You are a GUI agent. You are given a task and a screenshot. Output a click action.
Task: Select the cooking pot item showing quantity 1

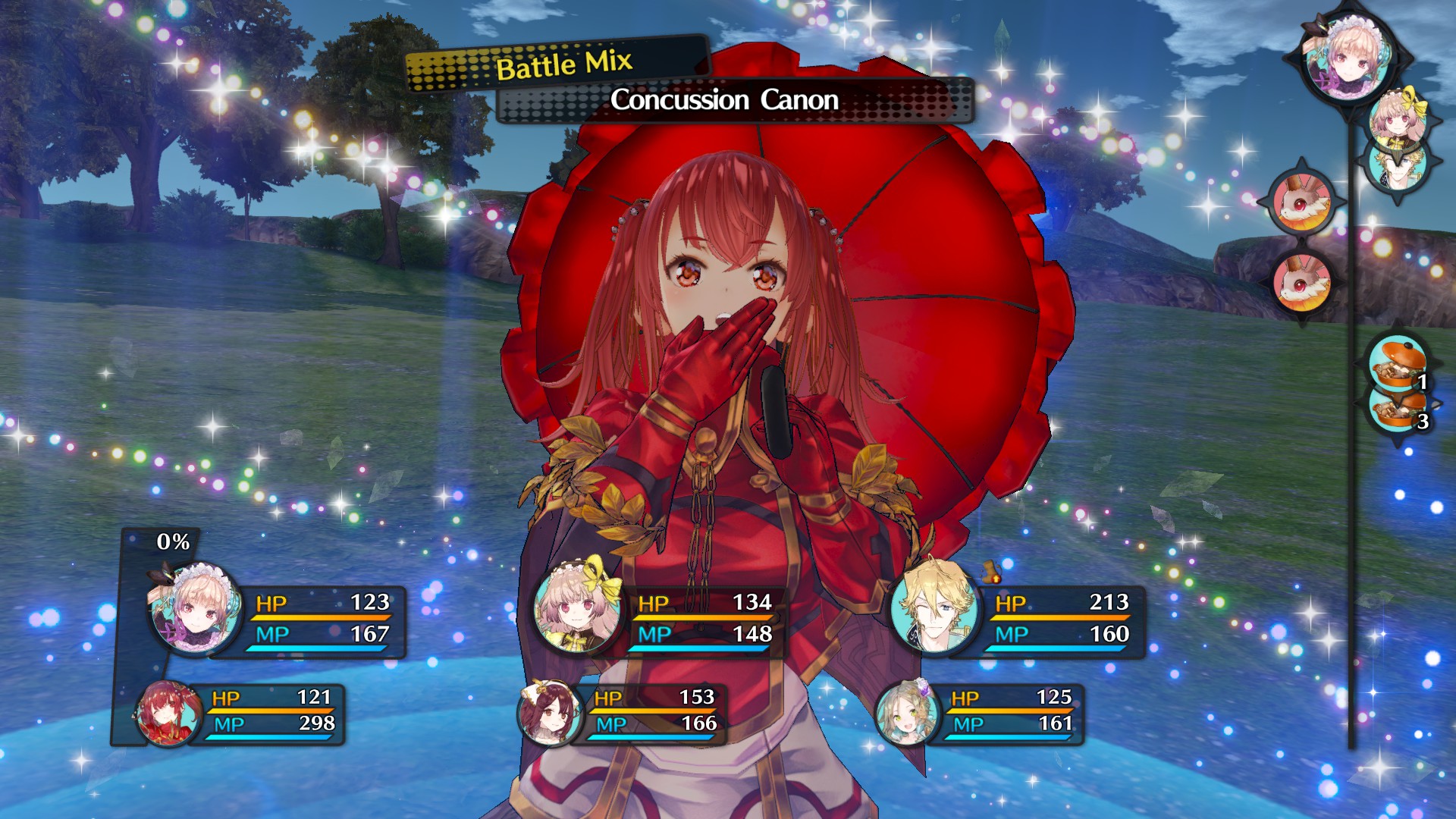coord(1394,366)
